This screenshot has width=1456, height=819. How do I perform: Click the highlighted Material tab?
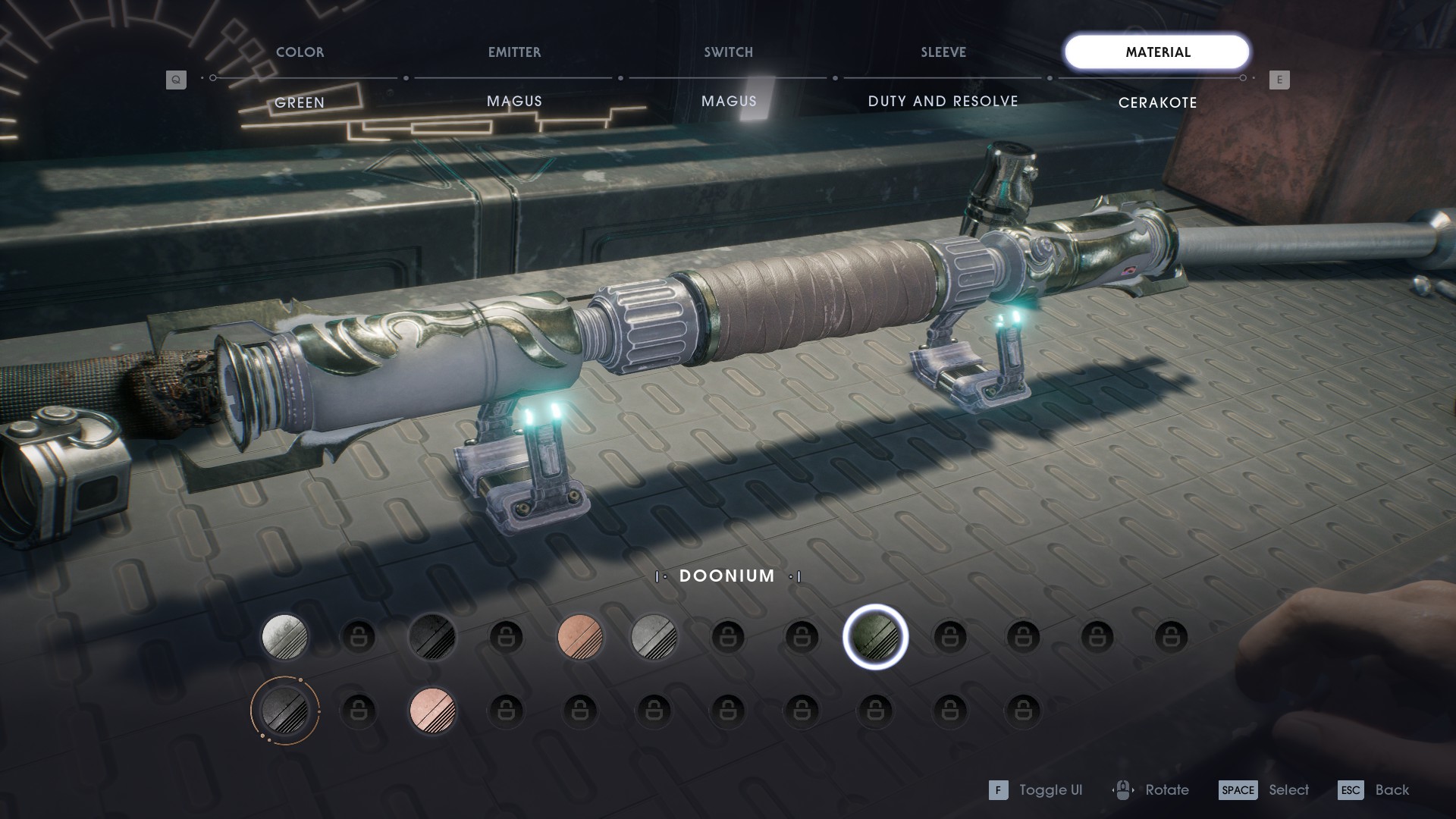click(1156, 52)
